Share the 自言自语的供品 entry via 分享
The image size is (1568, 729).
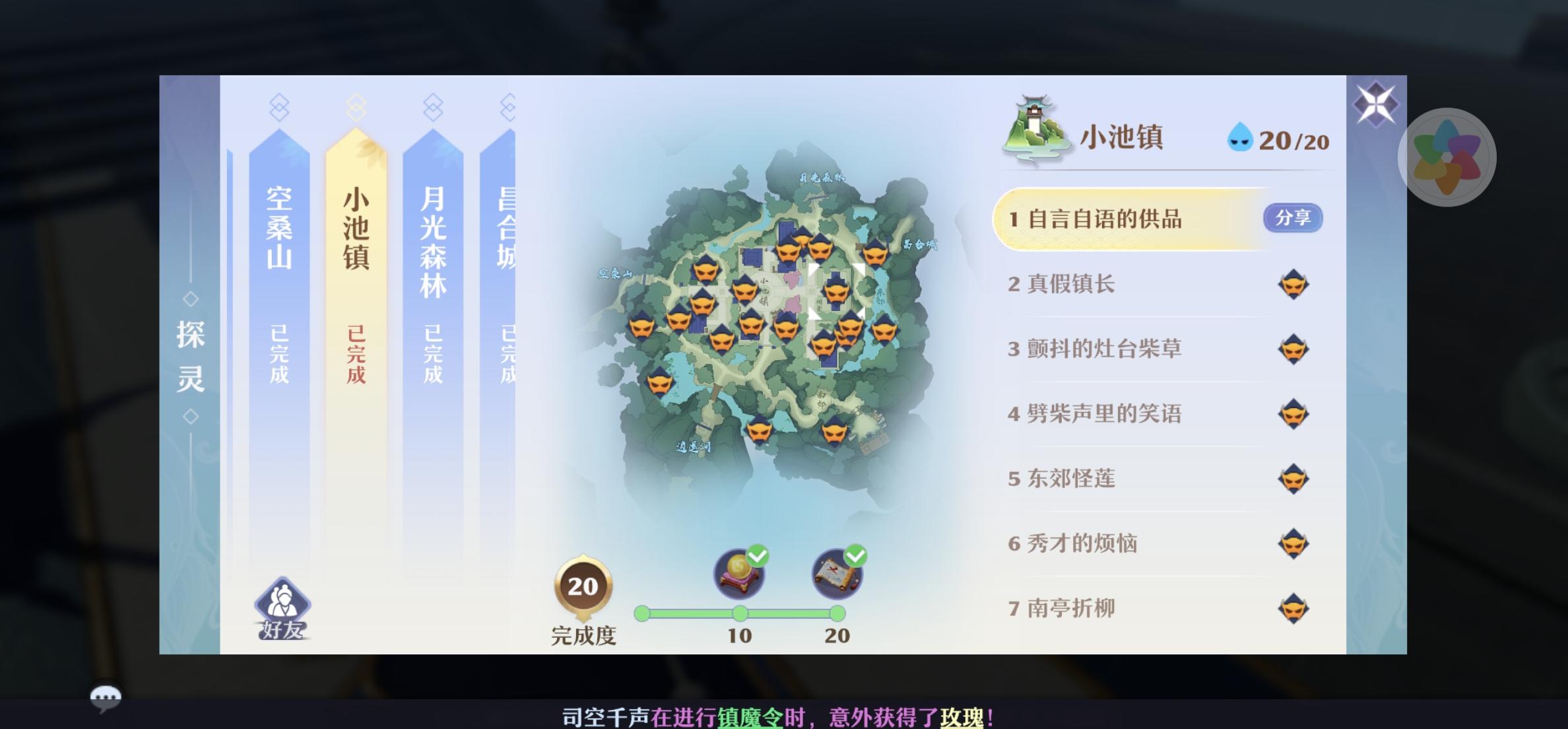1292,218
